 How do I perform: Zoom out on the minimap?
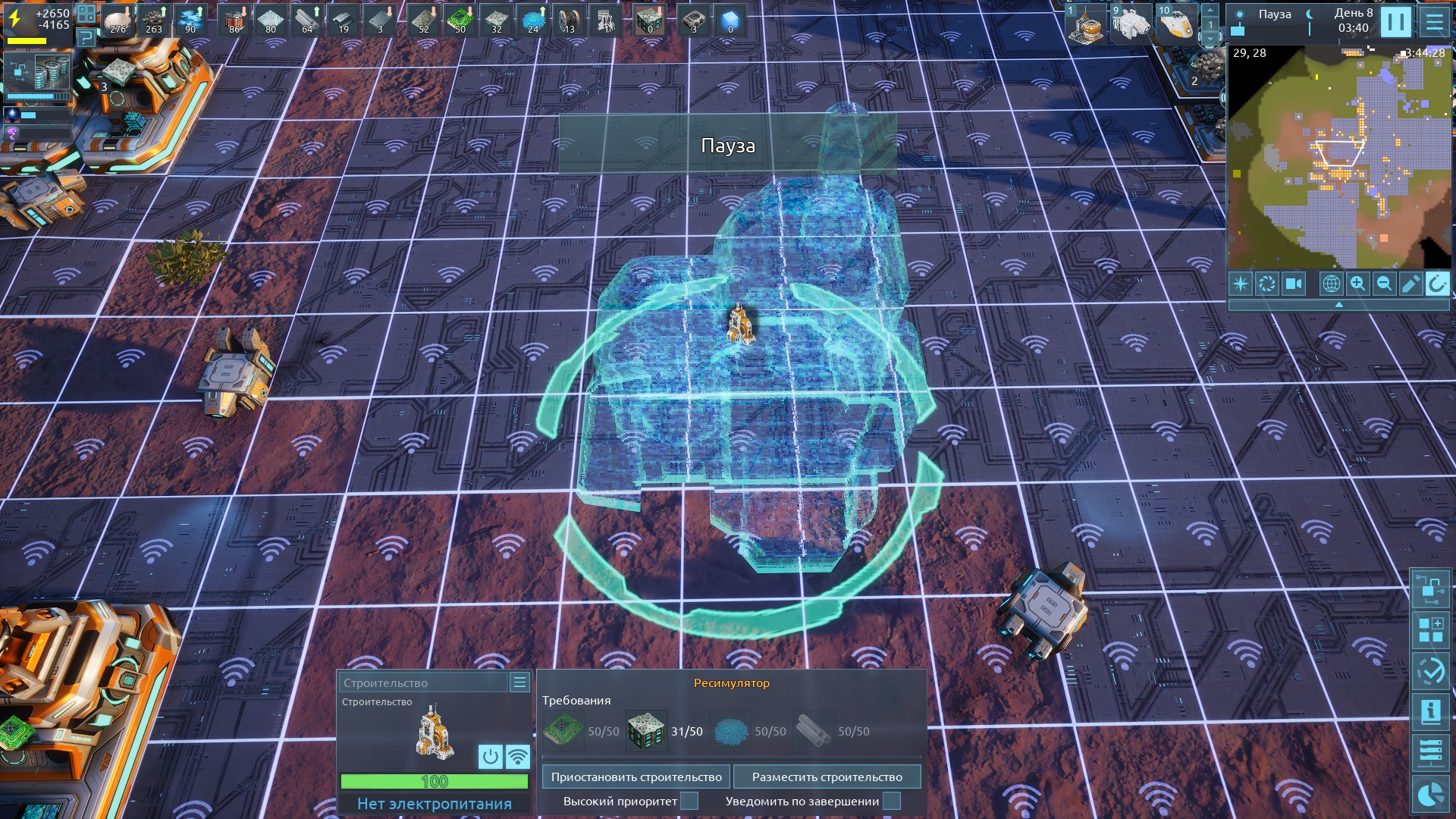tap(1384, 284)
